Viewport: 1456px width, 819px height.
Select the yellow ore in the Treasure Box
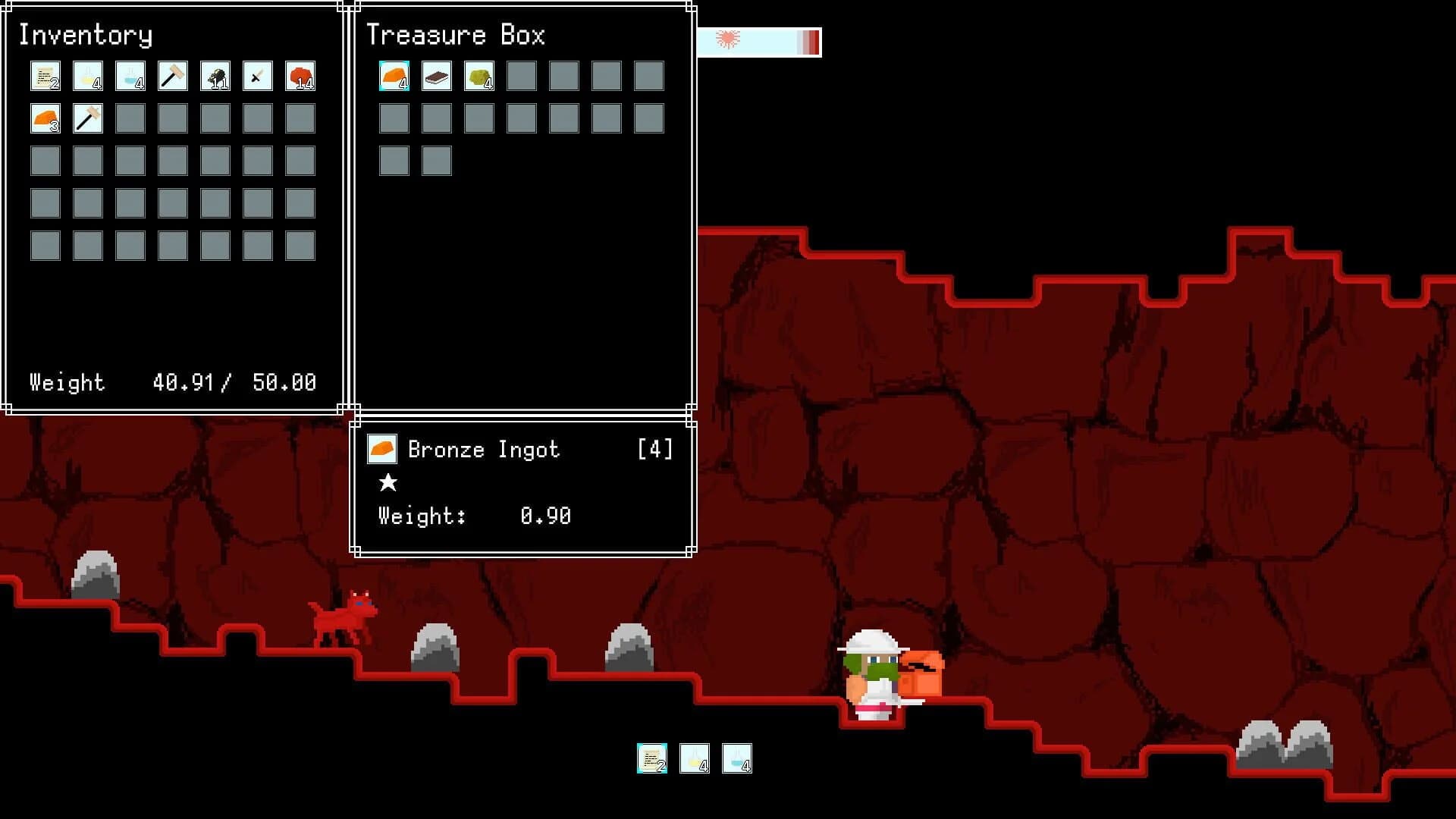tap(479, 76)
